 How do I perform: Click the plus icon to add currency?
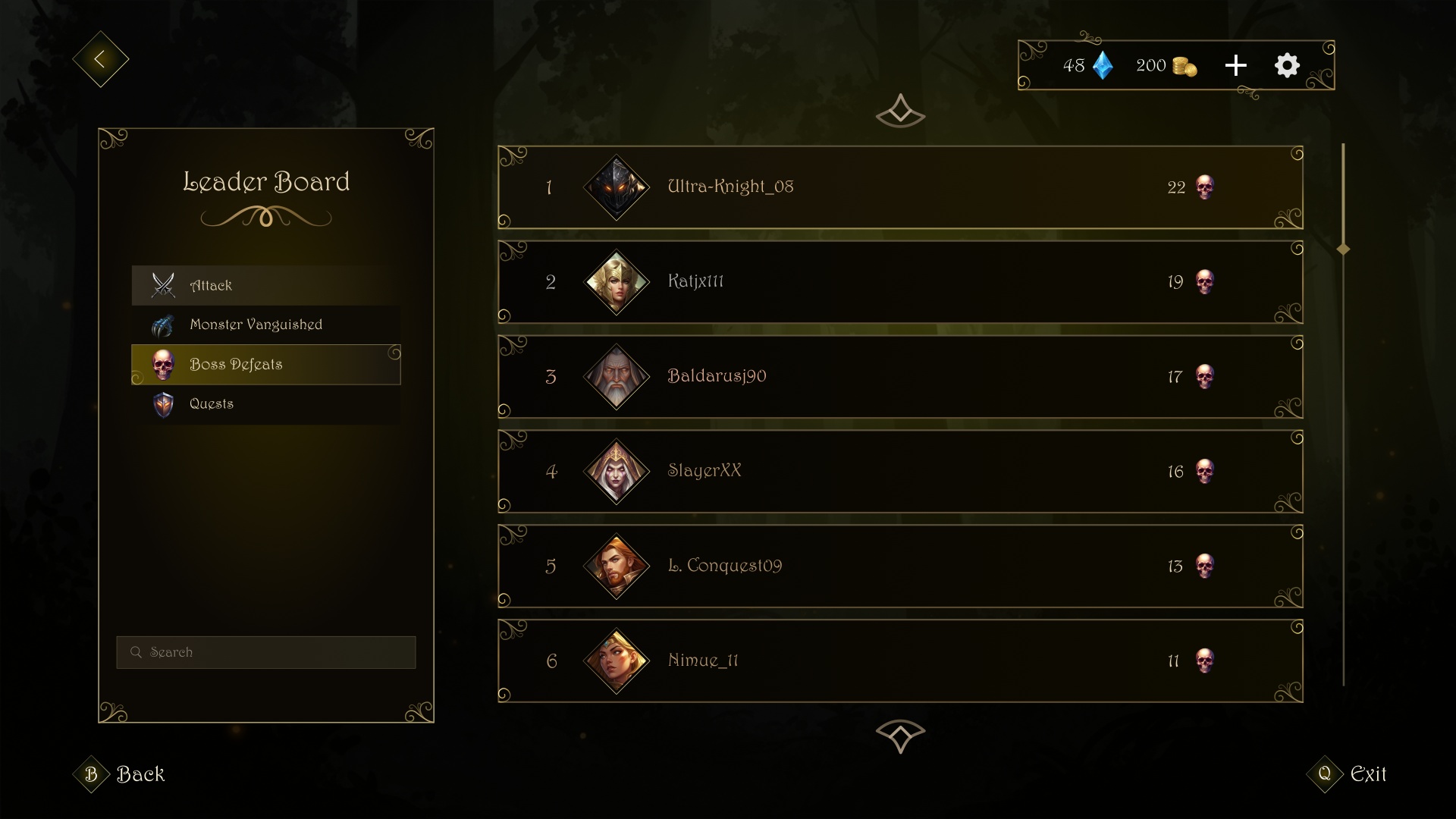1235,65
